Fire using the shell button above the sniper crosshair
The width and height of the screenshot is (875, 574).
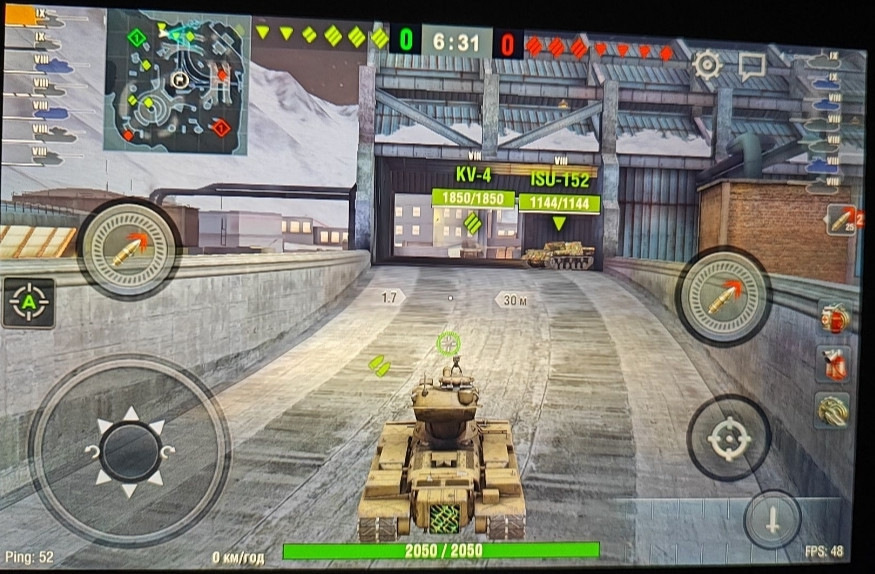(x=723, y=296)
